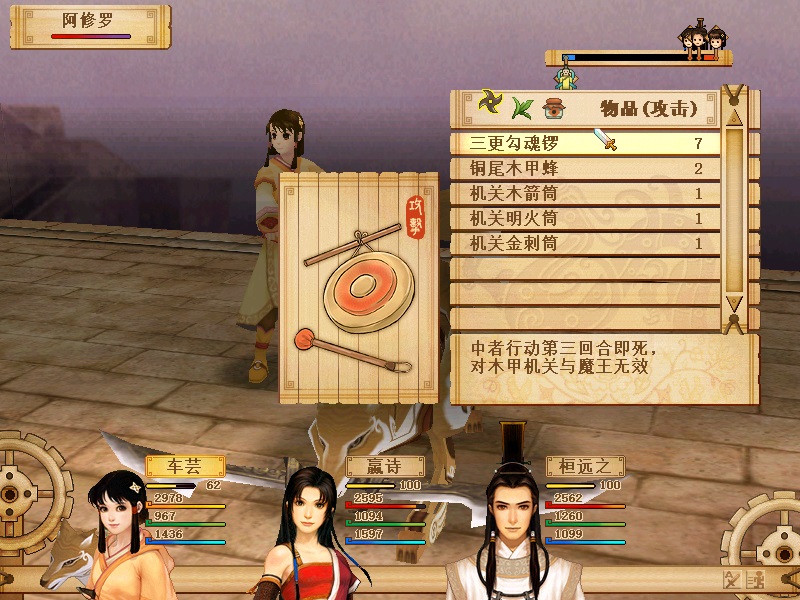Target the enemy name plate 阿修罗
Image resolution: width=800 pixels, height=600 pixels.
coord(90,24)
